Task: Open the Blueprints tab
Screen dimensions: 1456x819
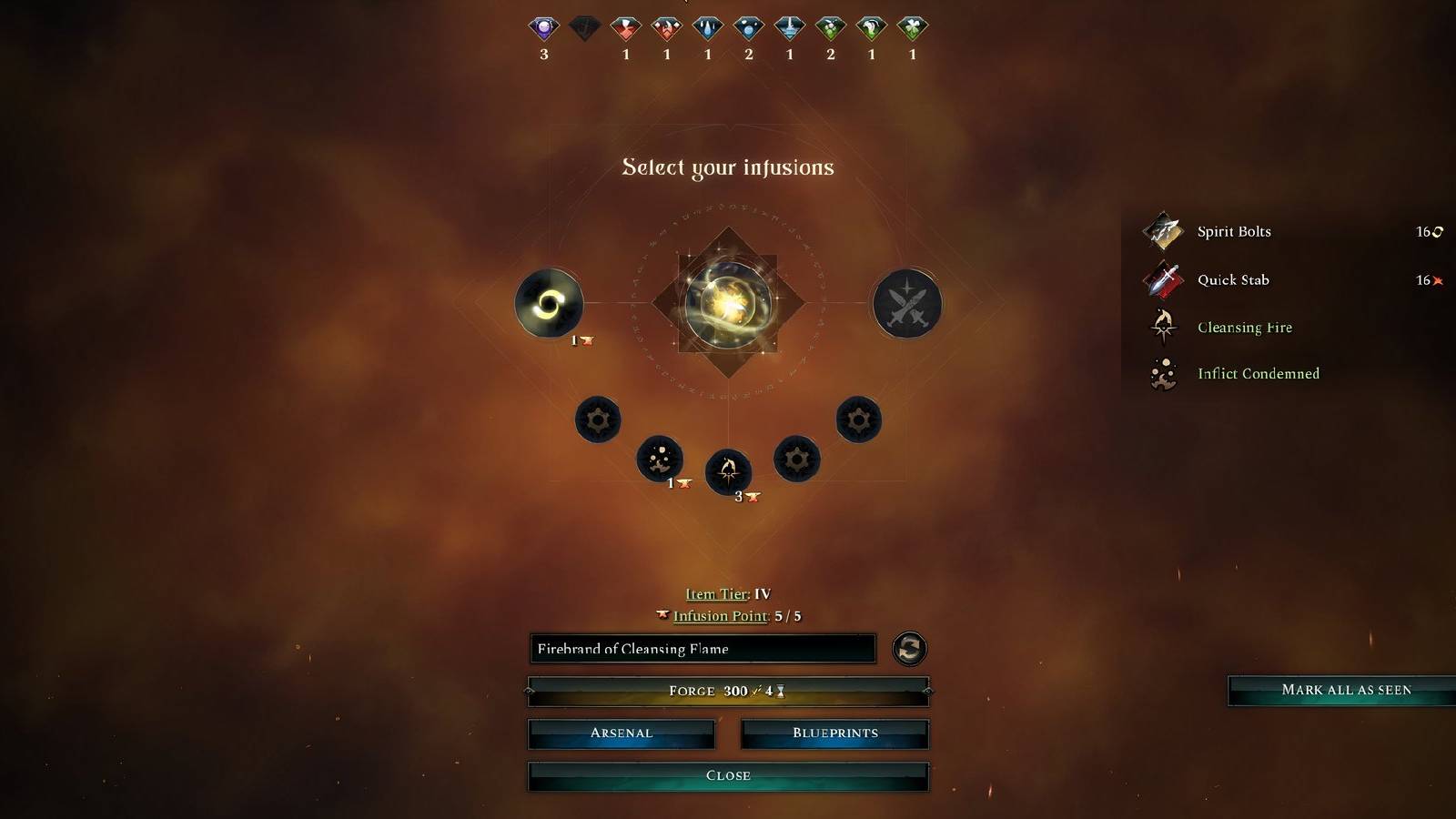Action: 834,733
